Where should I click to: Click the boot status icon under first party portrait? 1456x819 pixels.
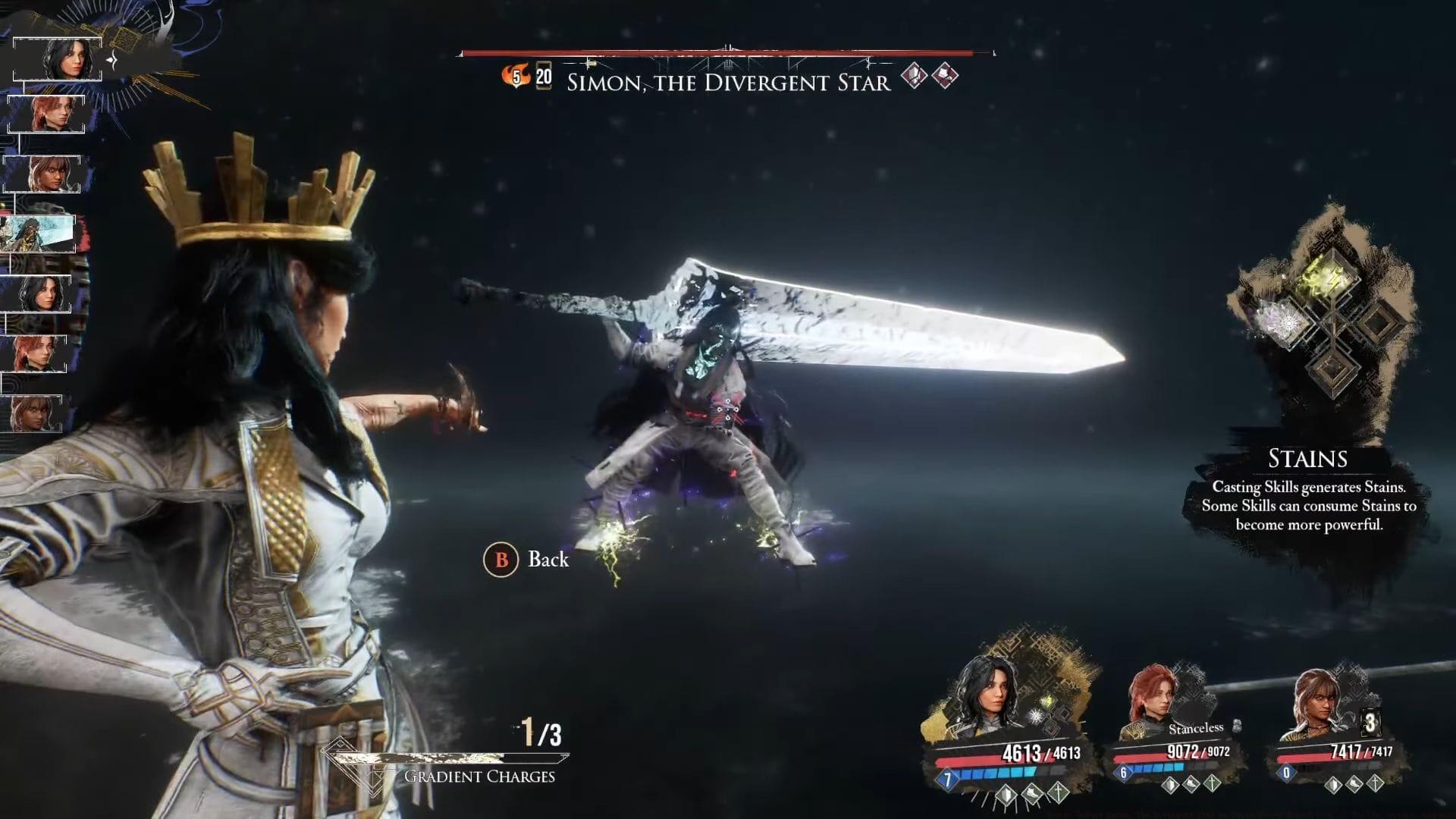coord(1033,795)
